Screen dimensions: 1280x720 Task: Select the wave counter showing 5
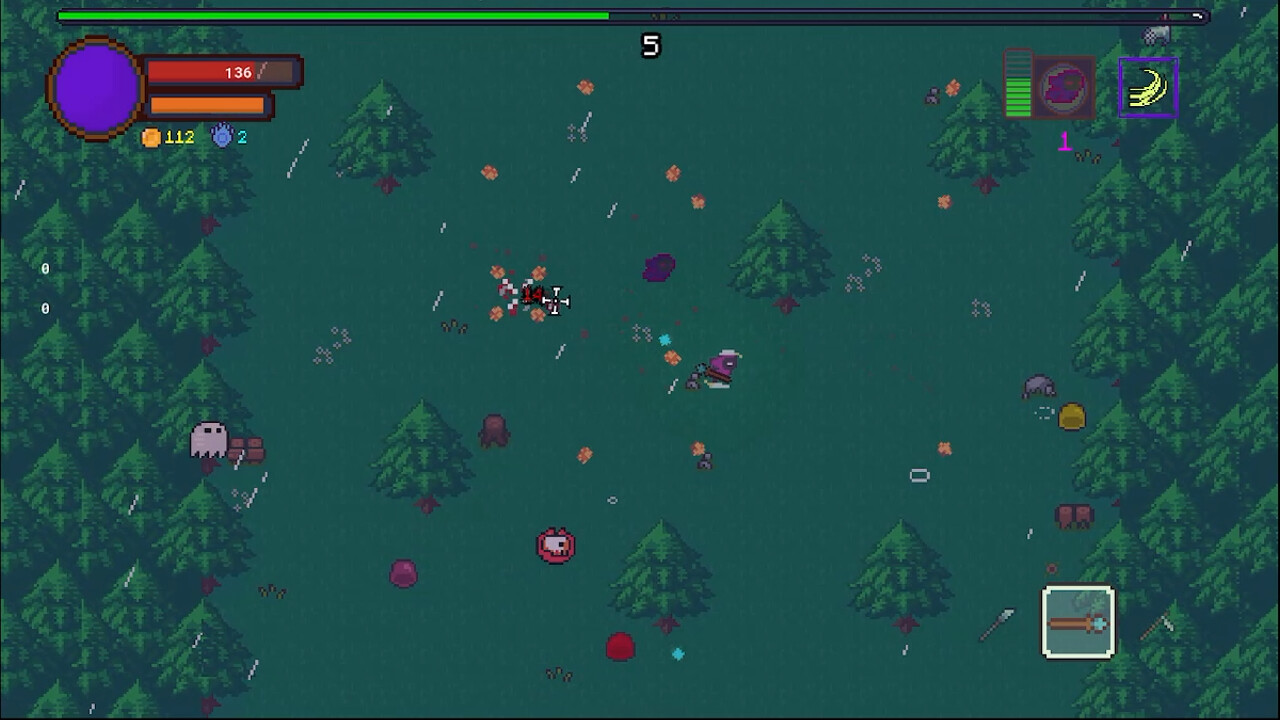pyautogui.click(x=650, y=45)
